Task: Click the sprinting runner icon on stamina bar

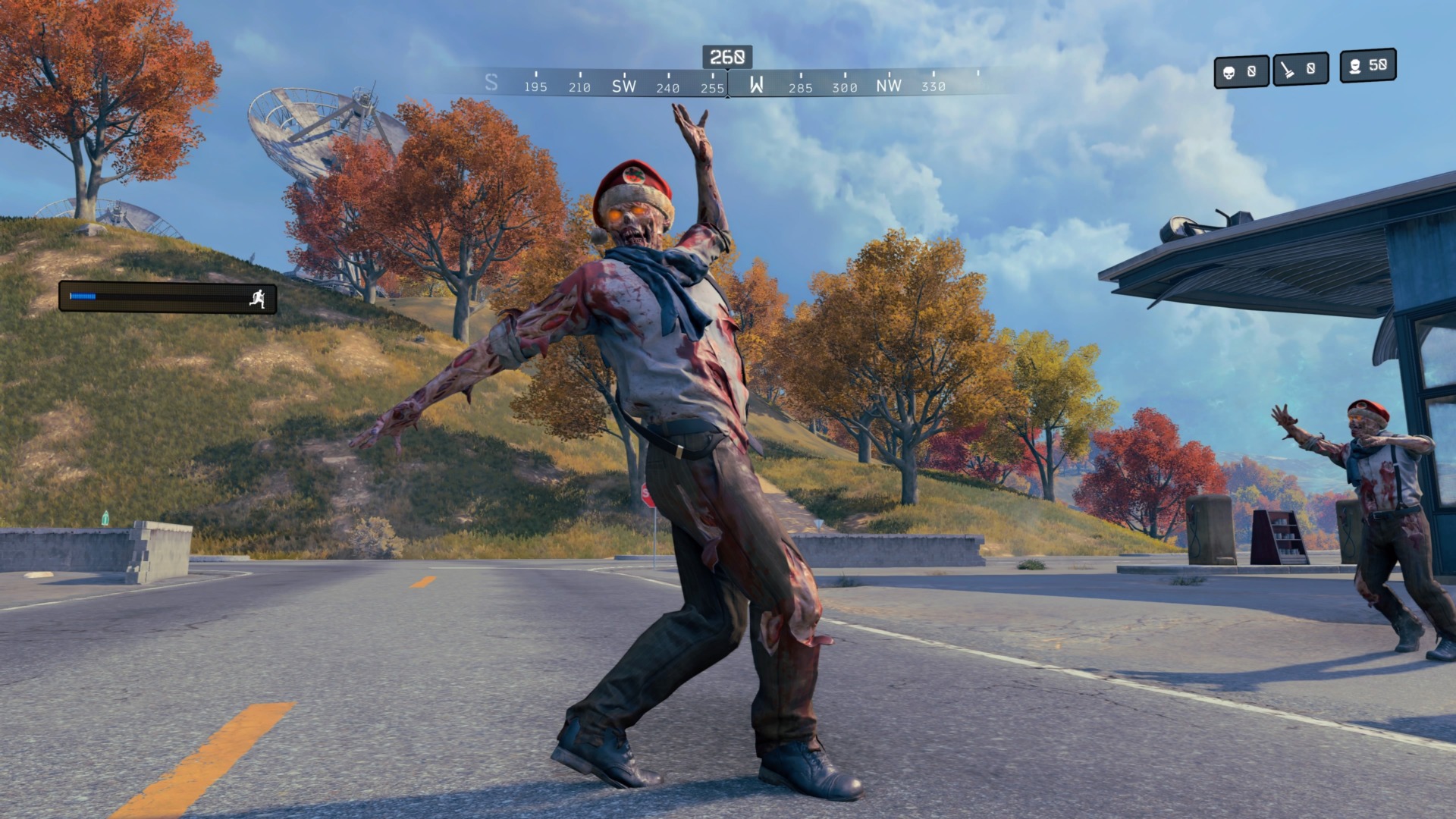Action: click(259, 299)
